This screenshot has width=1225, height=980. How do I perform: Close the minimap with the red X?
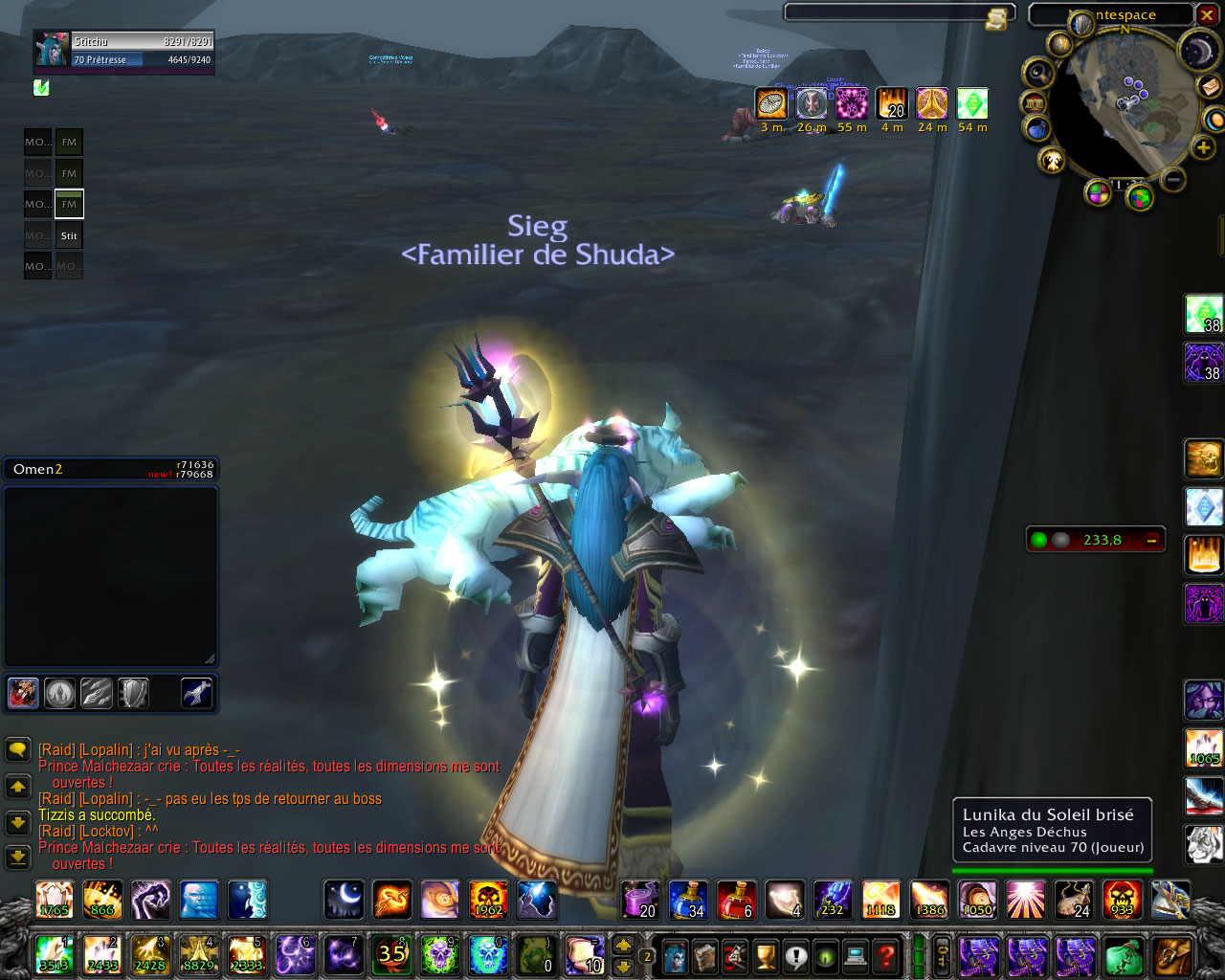pos(1207,15)
